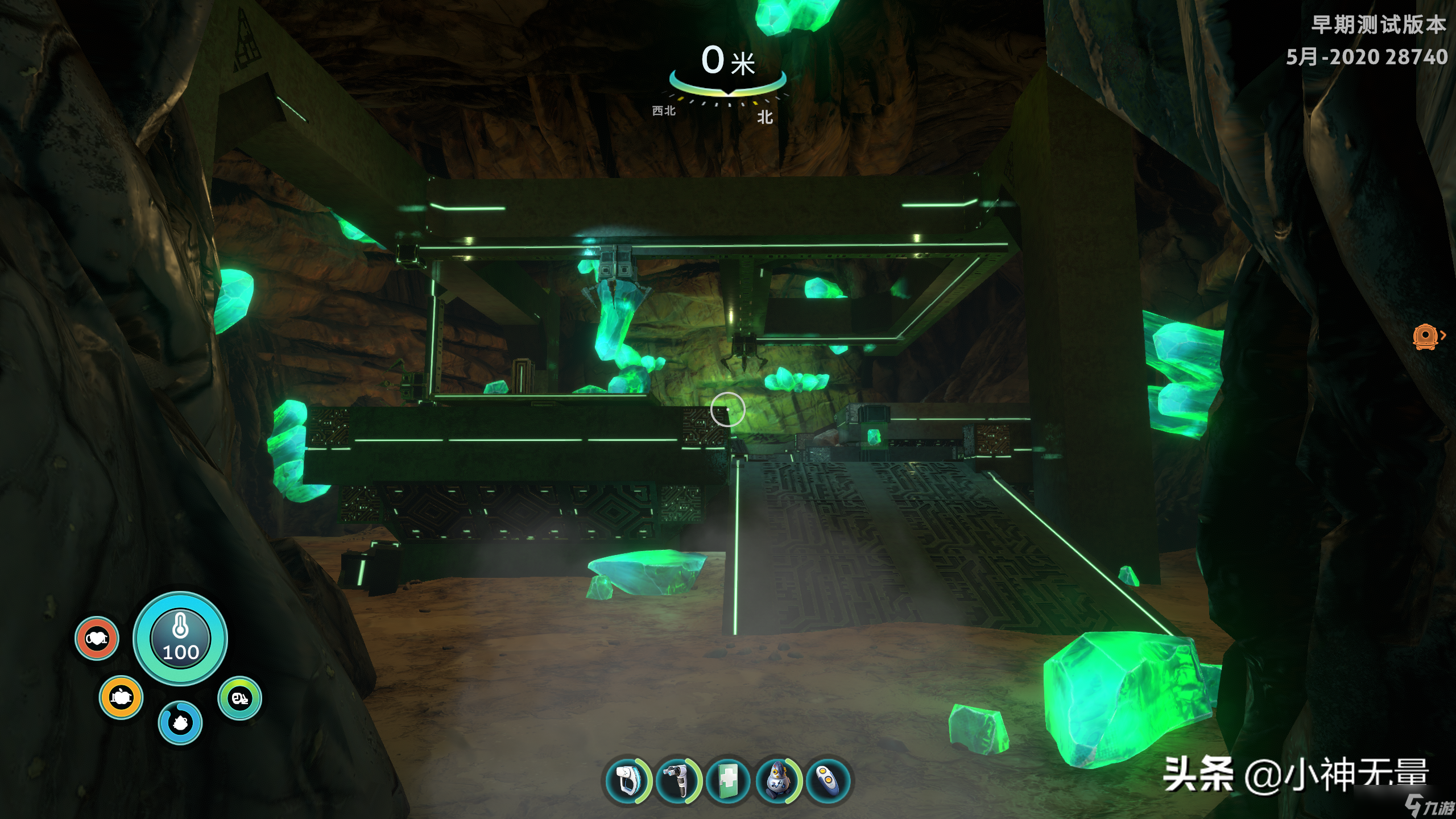The height and width of the screenshot is (819, 1456).
Task: Use the green first aid kit slot
Action: point(727,781)
